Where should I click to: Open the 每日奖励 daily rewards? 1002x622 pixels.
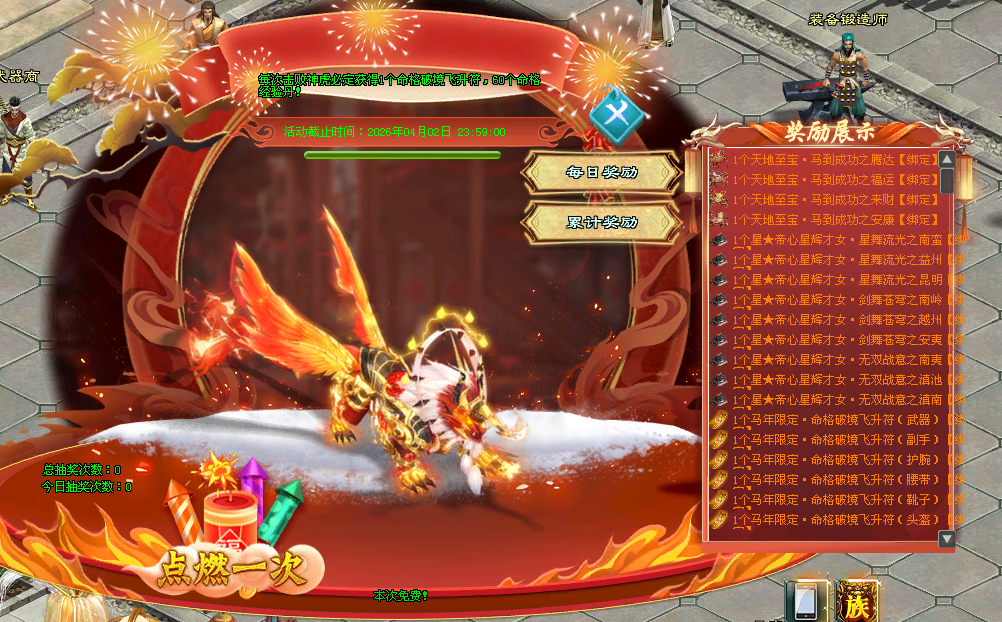602,172
